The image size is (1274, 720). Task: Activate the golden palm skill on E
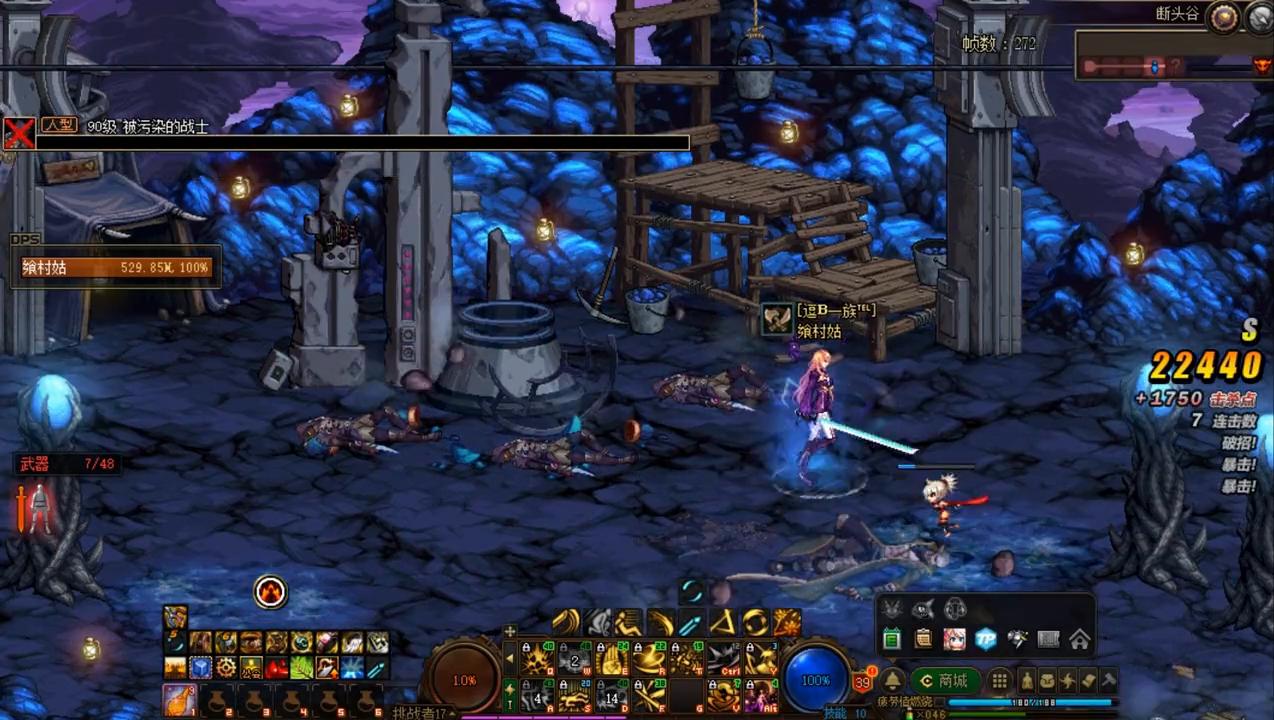pyautogui.click(x=611, y=658)
